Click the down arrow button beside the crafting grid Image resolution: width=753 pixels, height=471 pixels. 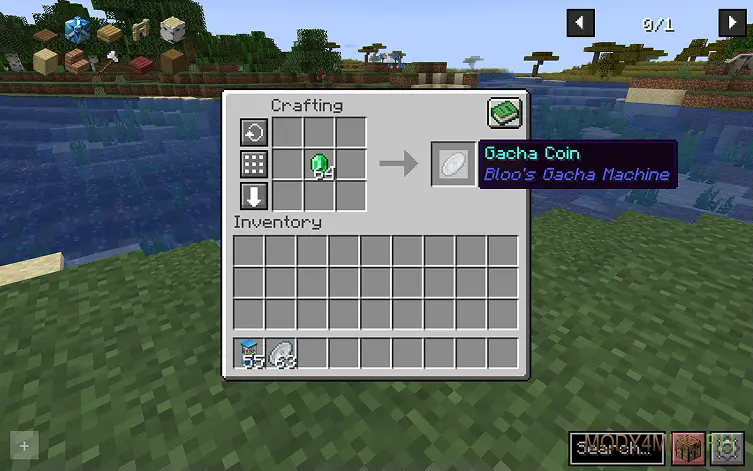coord(254,194)
